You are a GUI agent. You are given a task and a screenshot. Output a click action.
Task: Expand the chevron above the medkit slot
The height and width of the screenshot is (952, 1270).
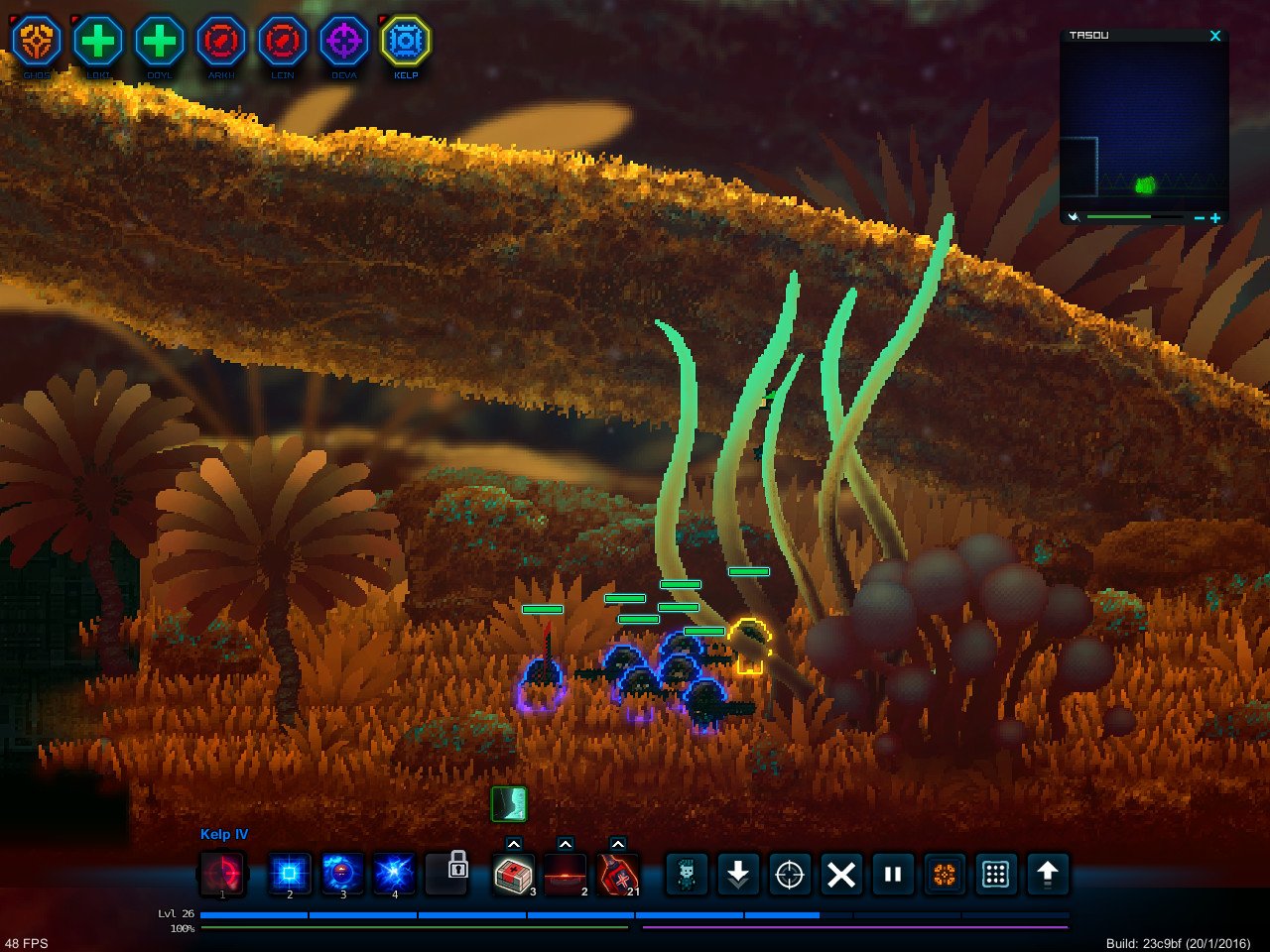coord(515,844)
